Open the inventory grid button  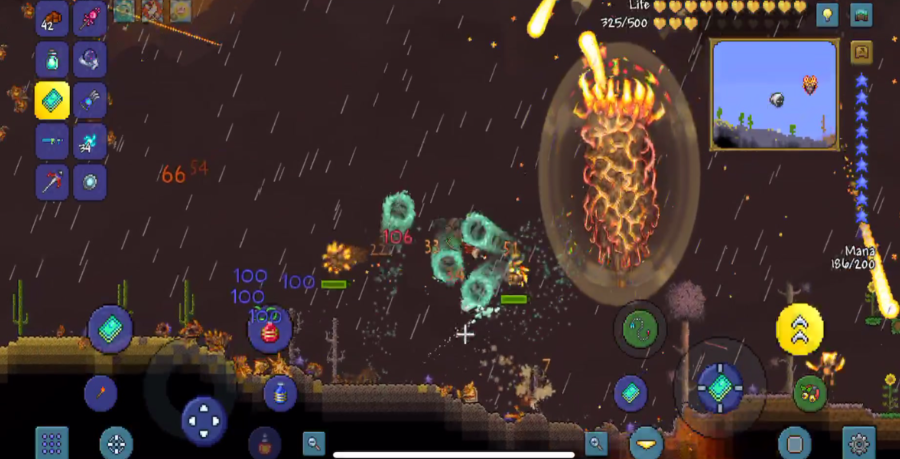(52, 443)
